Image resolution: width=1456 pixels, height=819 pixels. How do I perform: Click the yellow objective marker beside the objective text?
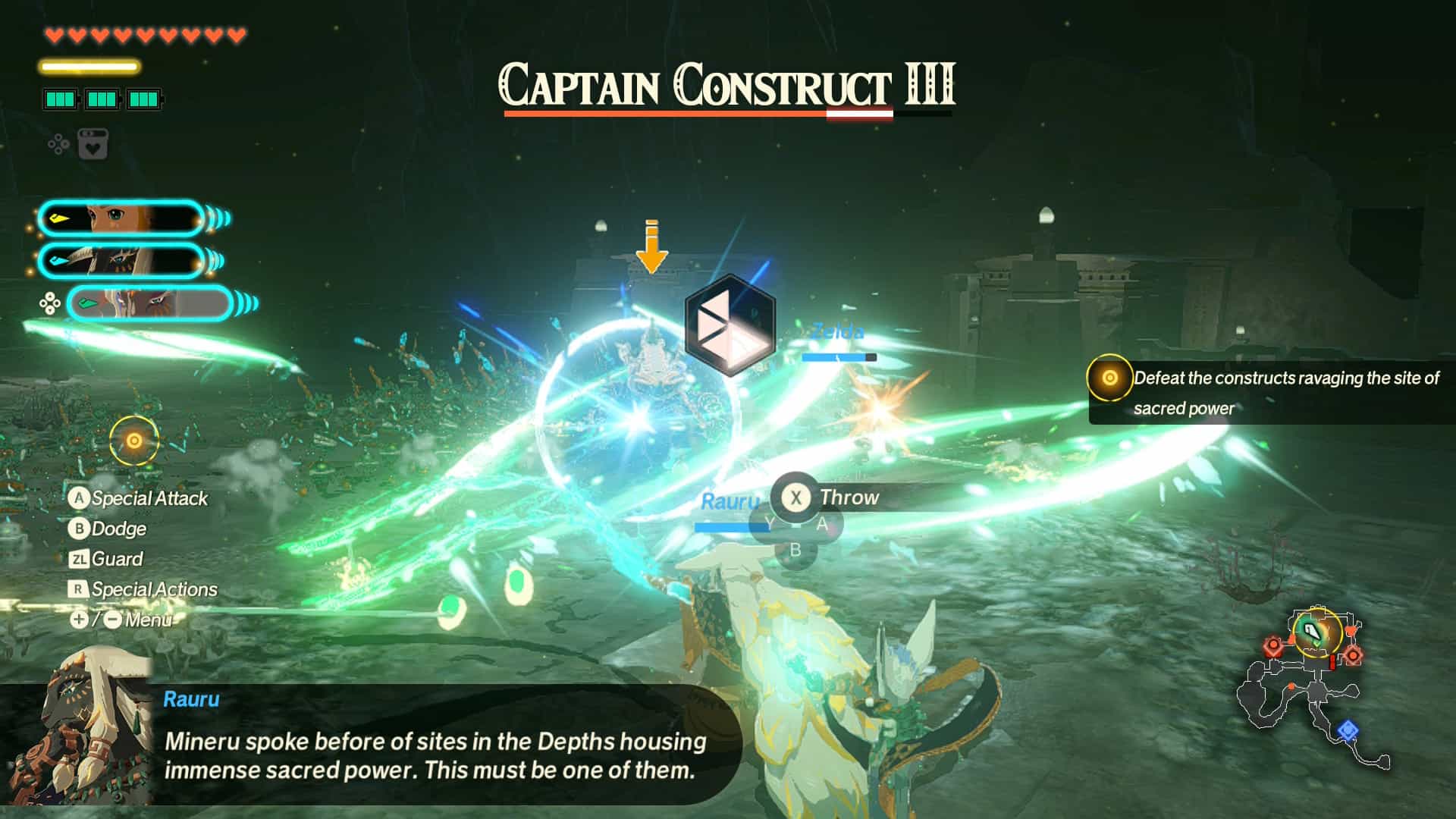tap(1109, 378)
